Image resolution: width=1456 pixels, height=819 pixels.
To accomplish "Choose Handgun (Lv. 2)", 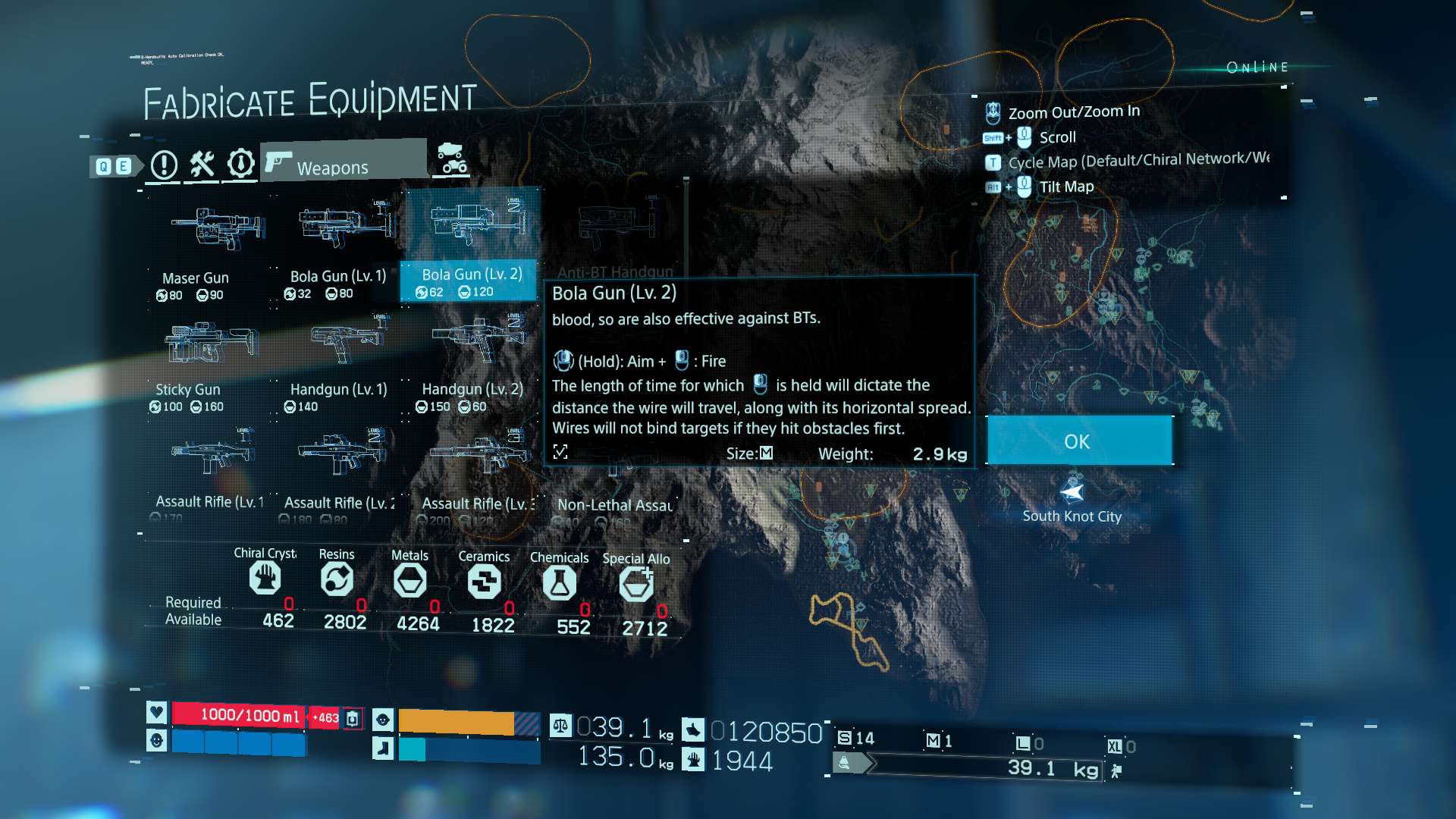I will [472, 358].
